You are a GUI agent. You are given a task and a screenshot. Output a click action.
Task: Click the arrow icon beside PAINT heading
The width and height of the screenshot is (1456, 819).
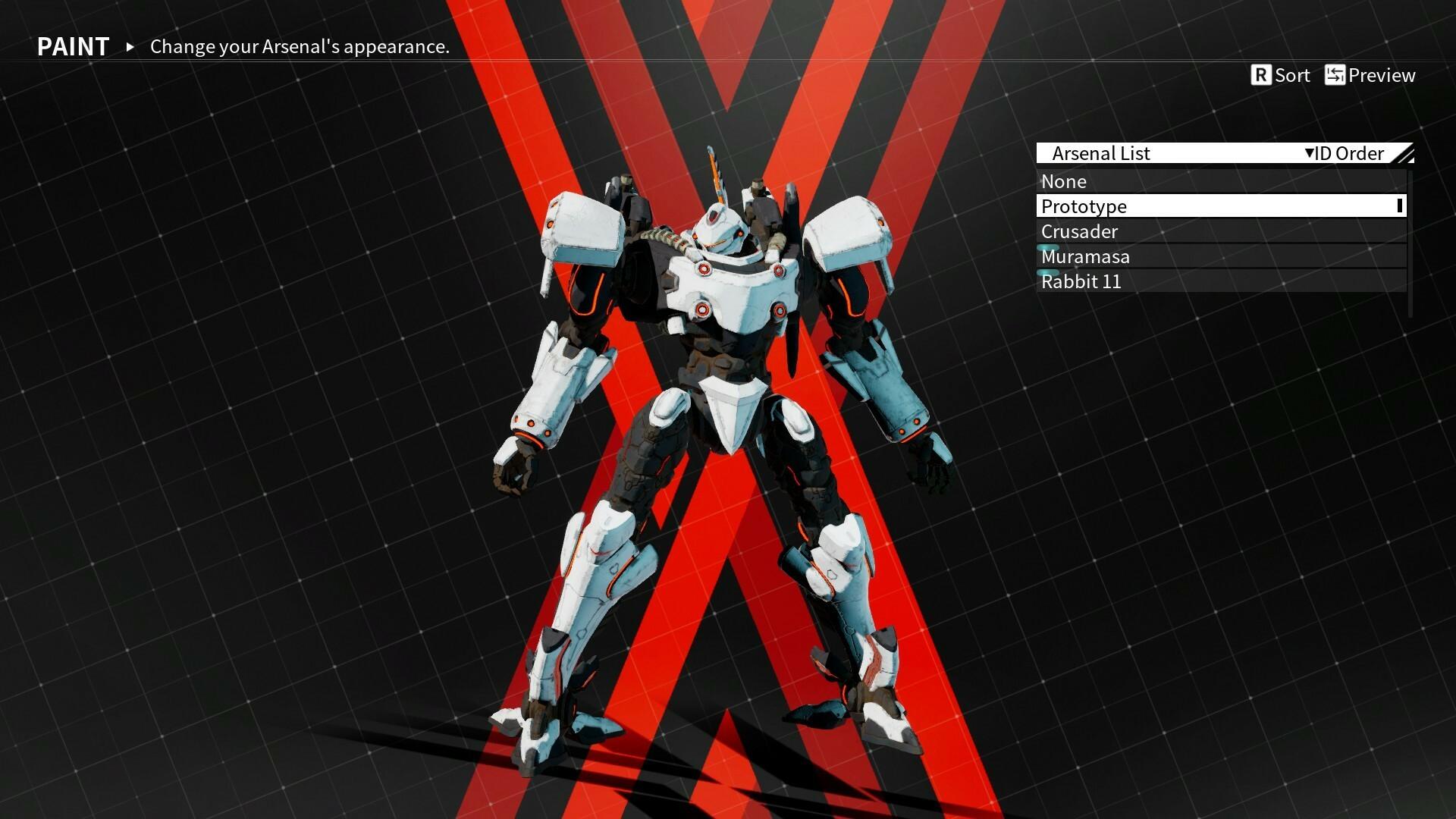click(130, 47)
